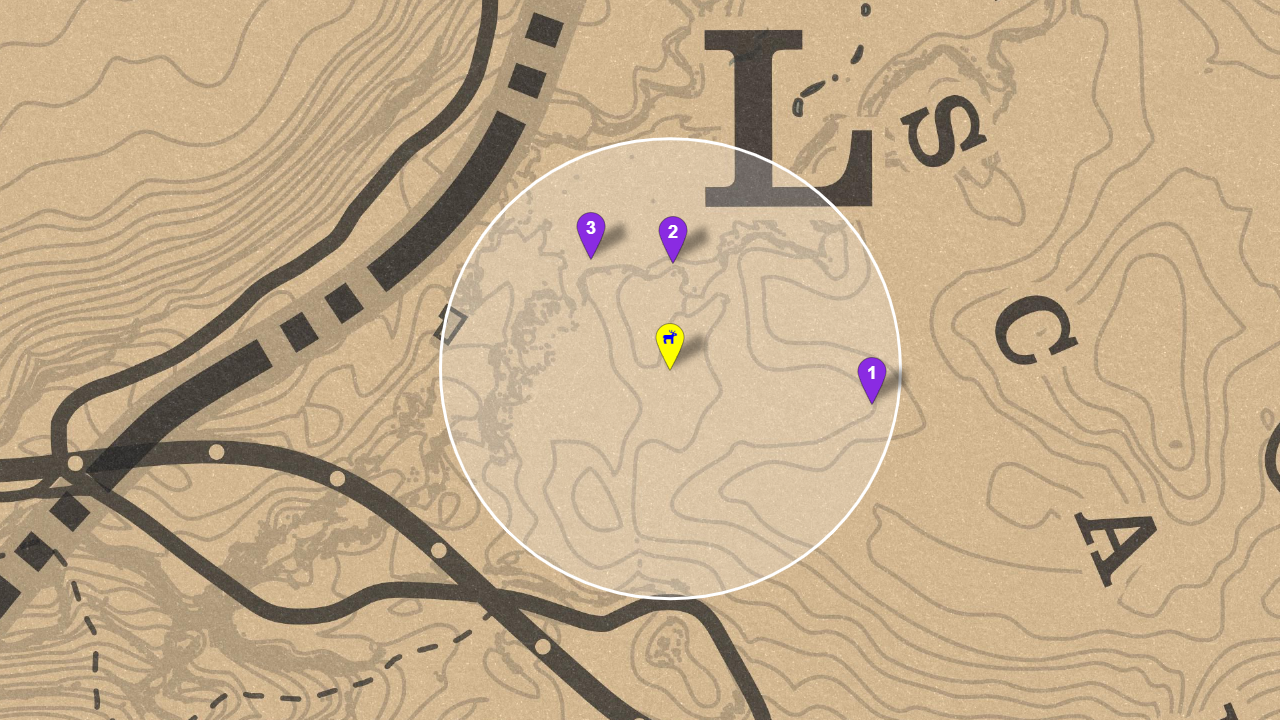Click purple waypoint marker 2
The width and height of the screenshot is (1280, 720).
point(671,231)
